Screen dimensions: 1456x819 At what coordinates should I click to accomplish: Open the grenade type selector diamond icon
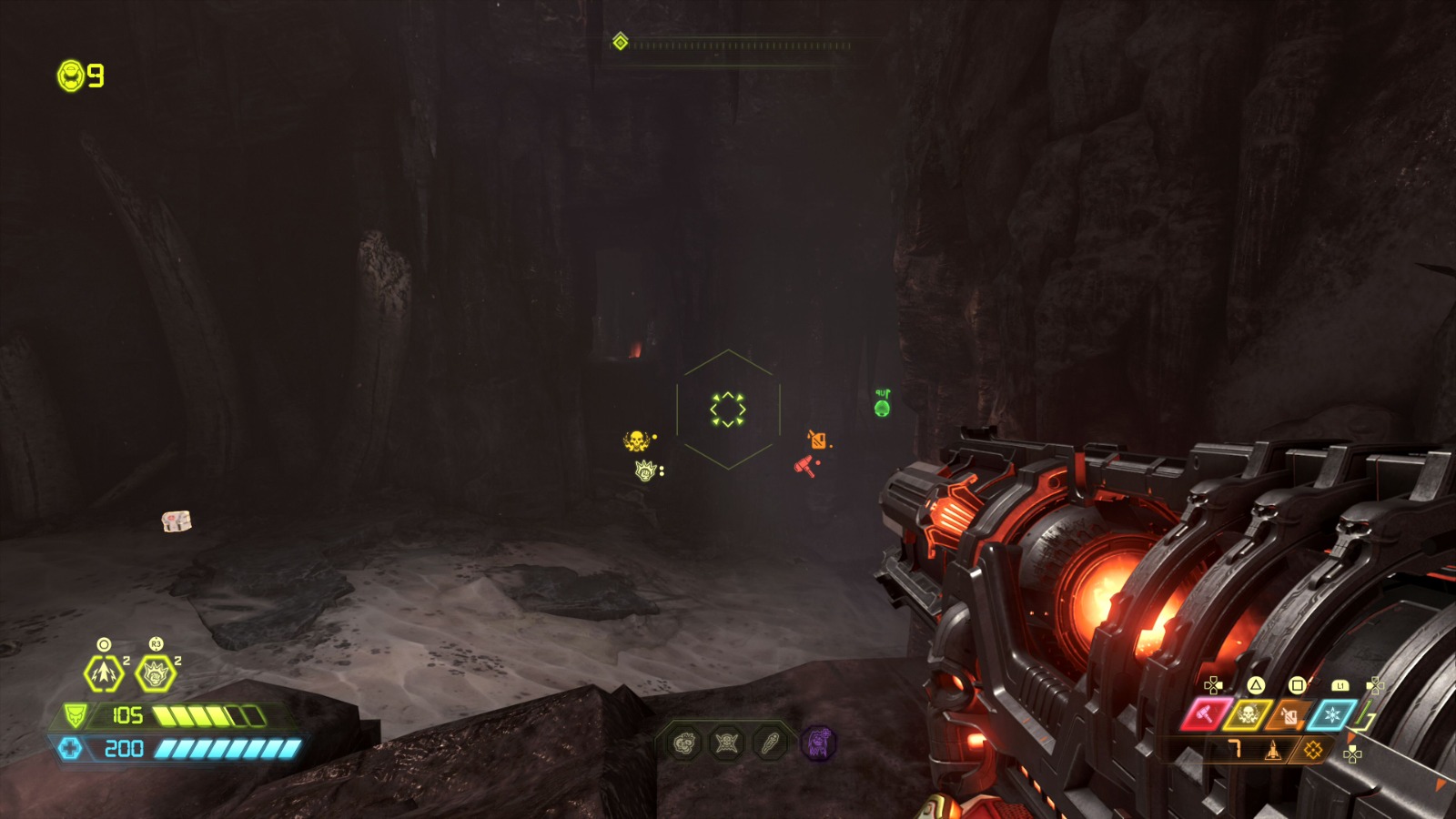coord(1313,751)
